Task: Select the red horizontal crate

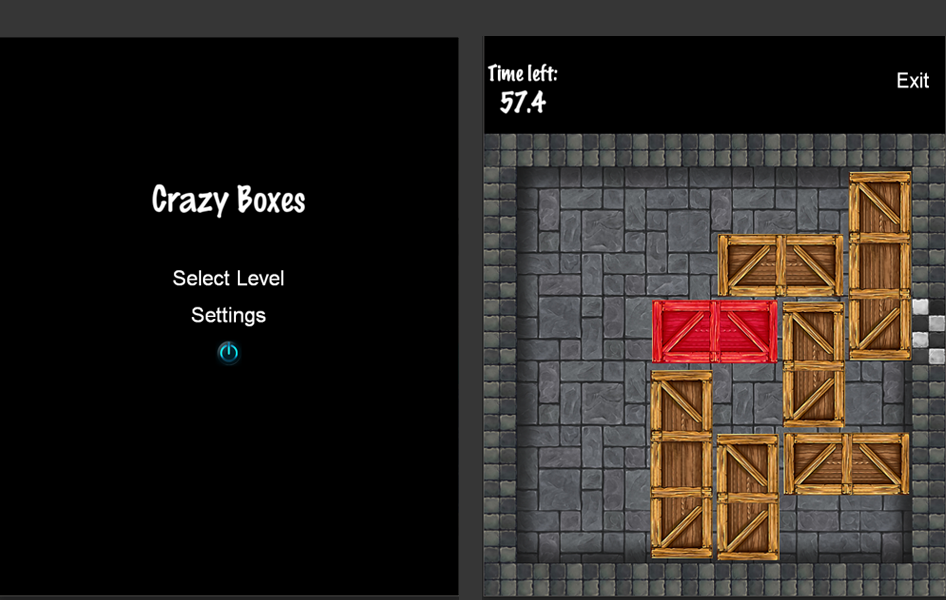Action: pos(714,331)
